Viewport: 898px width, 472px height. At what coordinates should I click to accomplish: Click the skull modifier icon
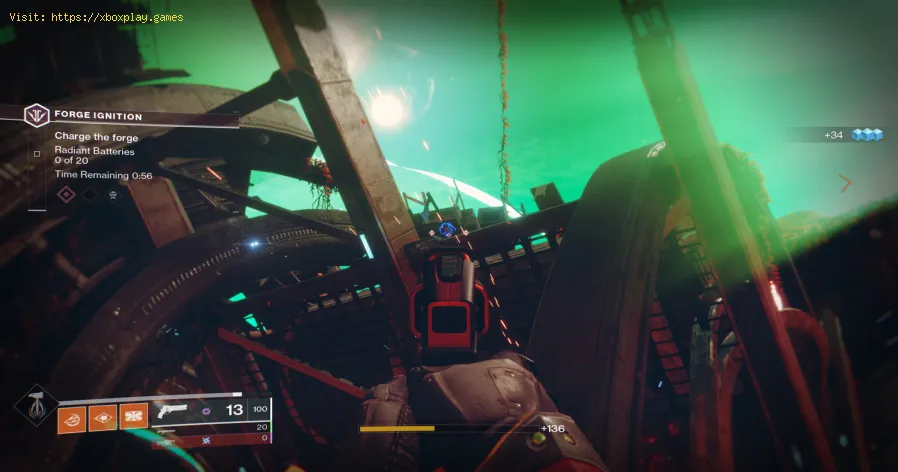tap(112, 194)
